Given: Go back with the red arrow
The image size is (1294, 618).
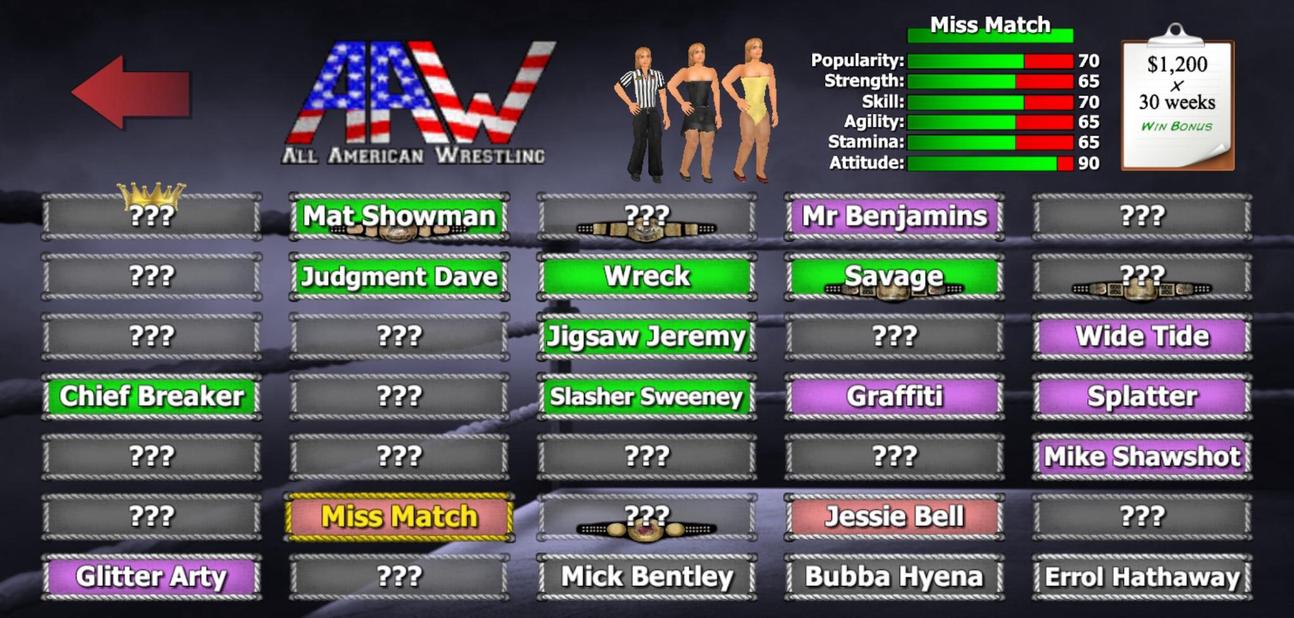Looking at the screenshot, I should pyautogui.click(x=130, y=92).
